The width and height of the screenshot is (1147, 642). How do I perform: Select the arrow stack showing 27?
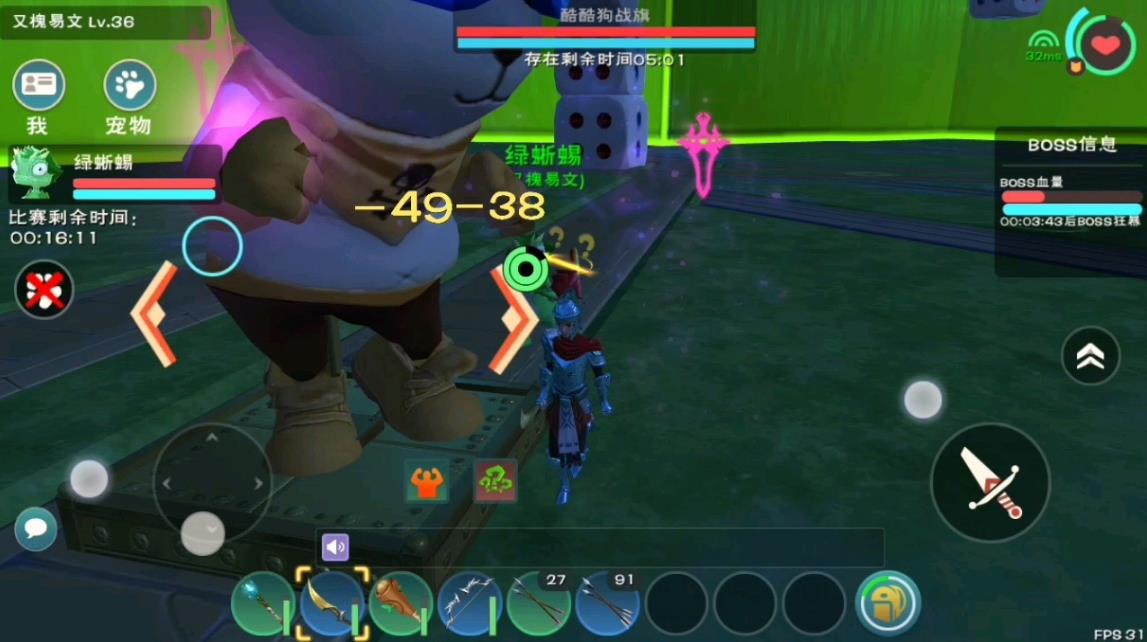point(537,604)
